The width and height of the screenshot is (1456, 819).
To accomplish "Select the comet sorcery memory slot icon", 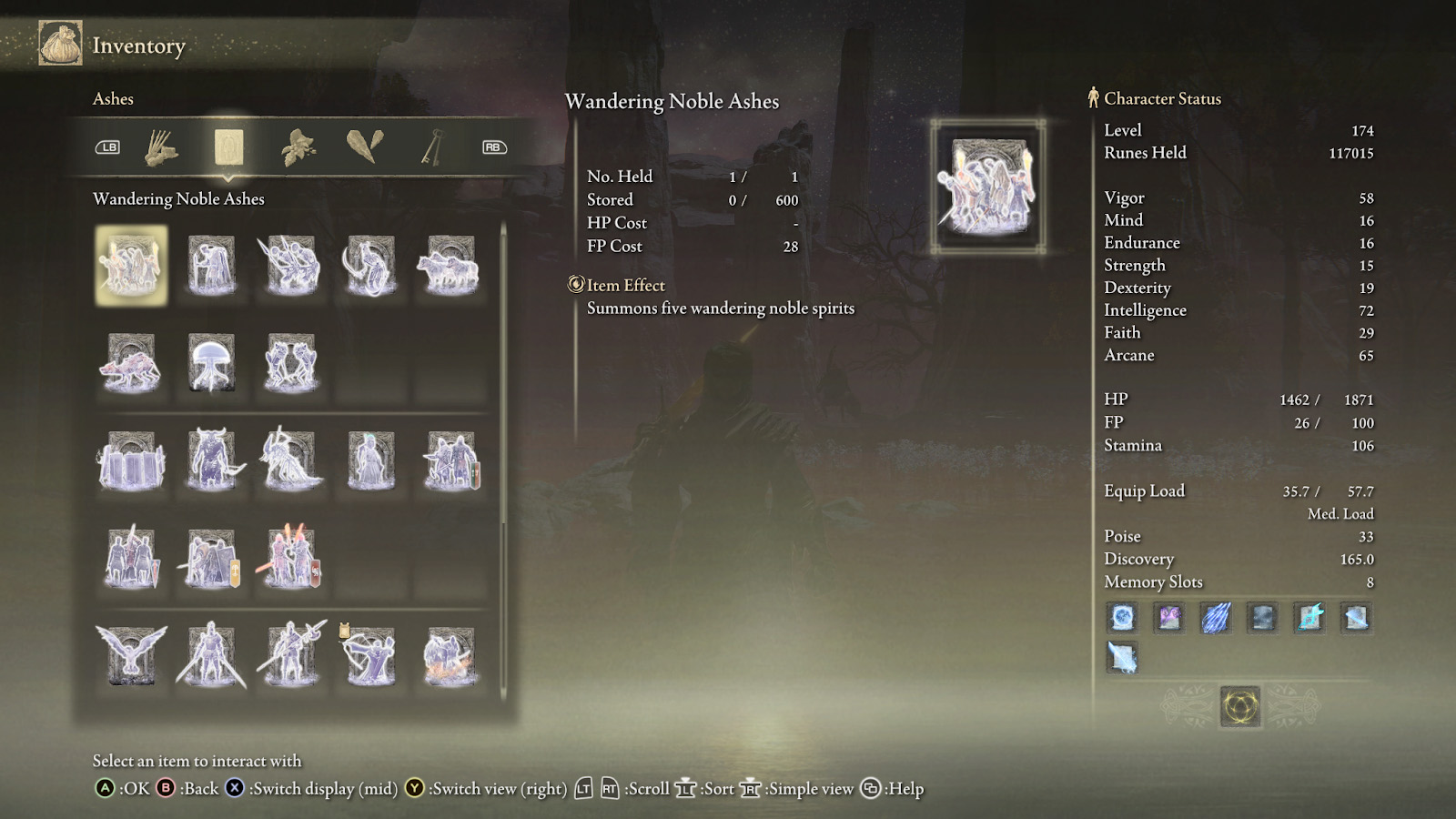I will 1216,618.
